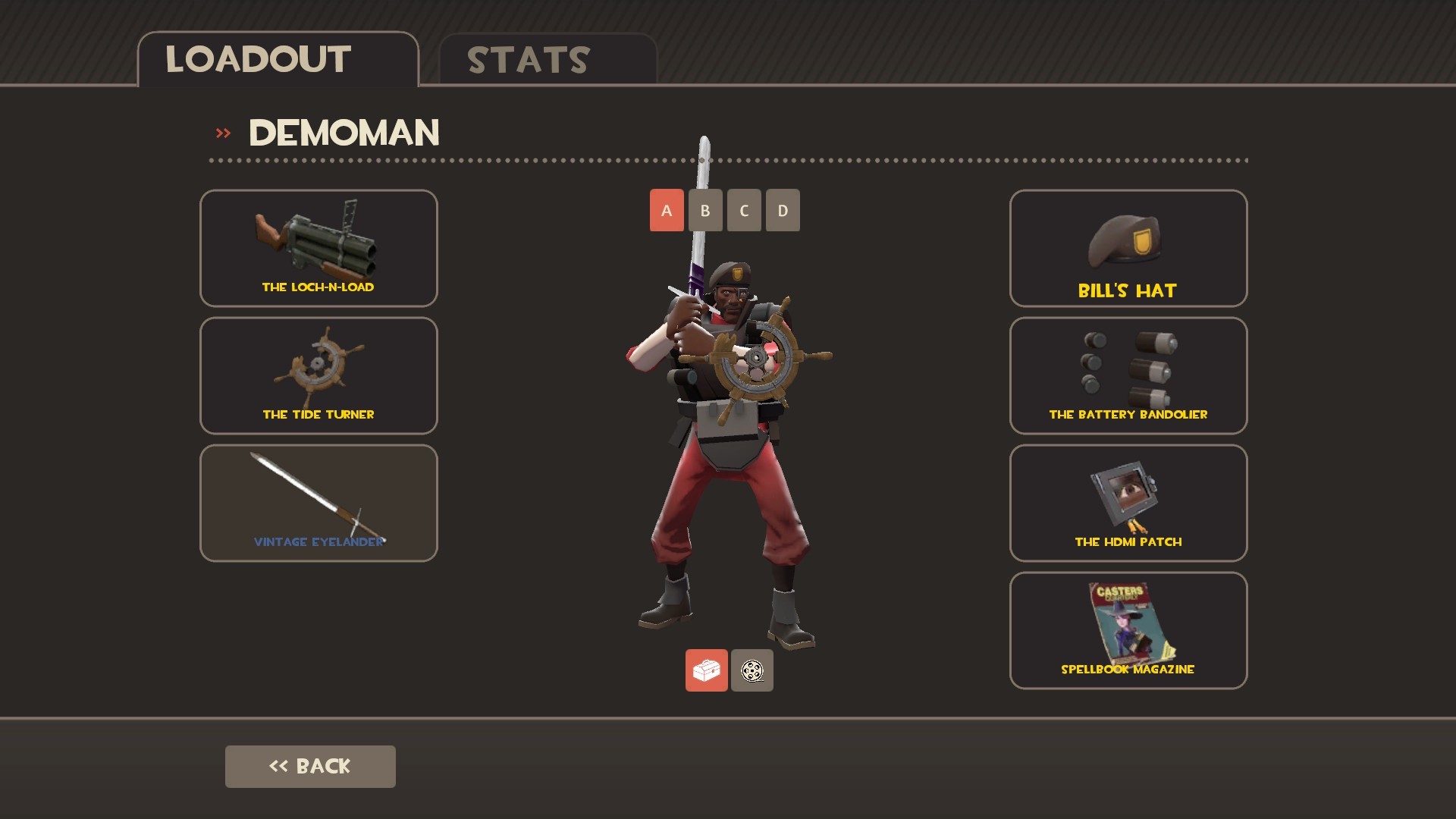This screenshot has height=819, width=1456.
Task: Click the Loch-N-Load name label
Action: 318,287
